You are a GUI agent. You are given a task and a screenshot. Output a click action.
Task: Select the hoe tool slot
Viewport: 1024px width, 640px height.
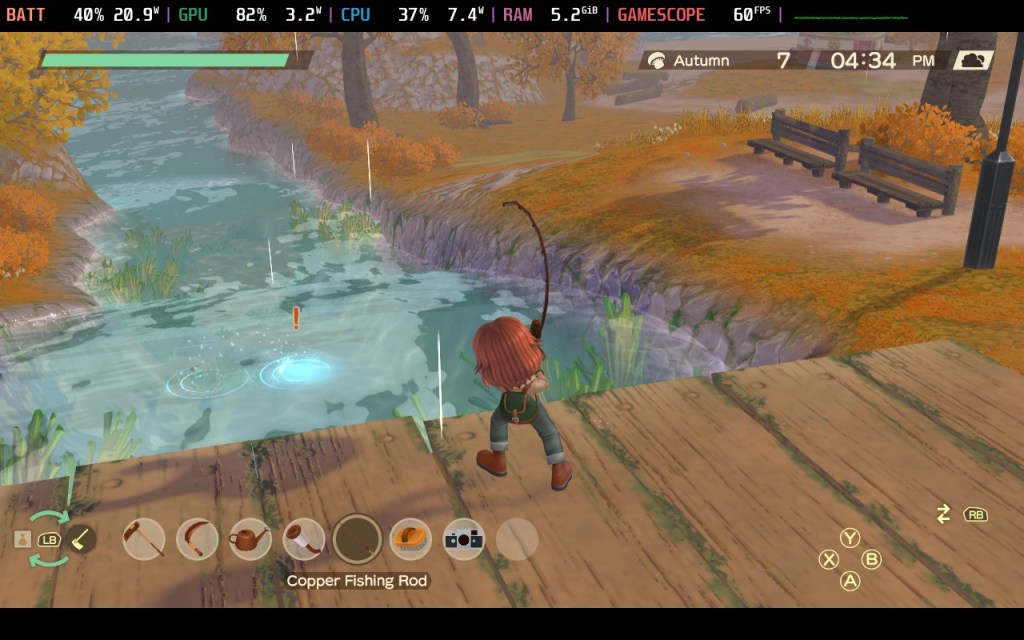[144, 539]
